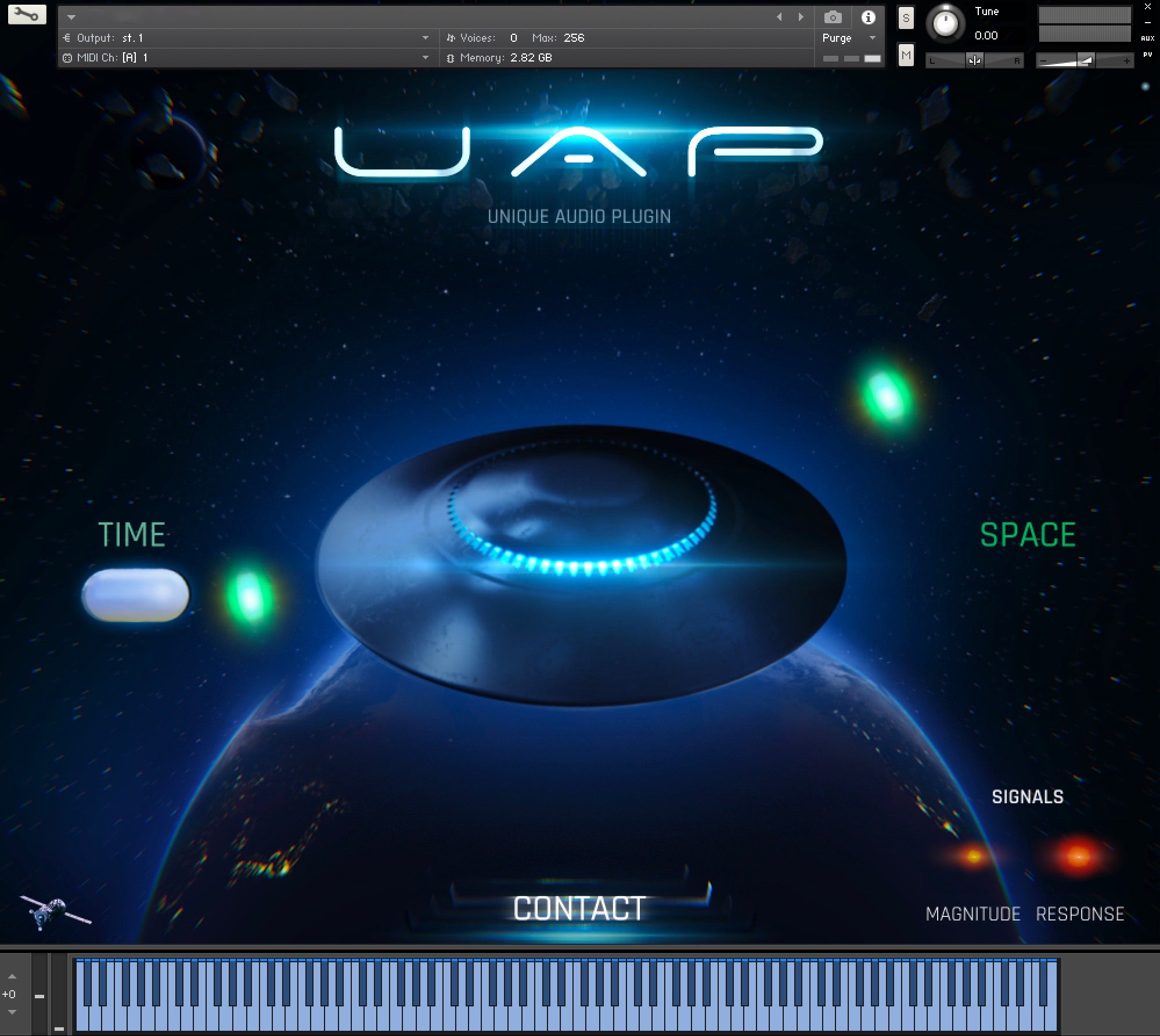
Task: Click the Tune knob
Action: coord(945,24)
